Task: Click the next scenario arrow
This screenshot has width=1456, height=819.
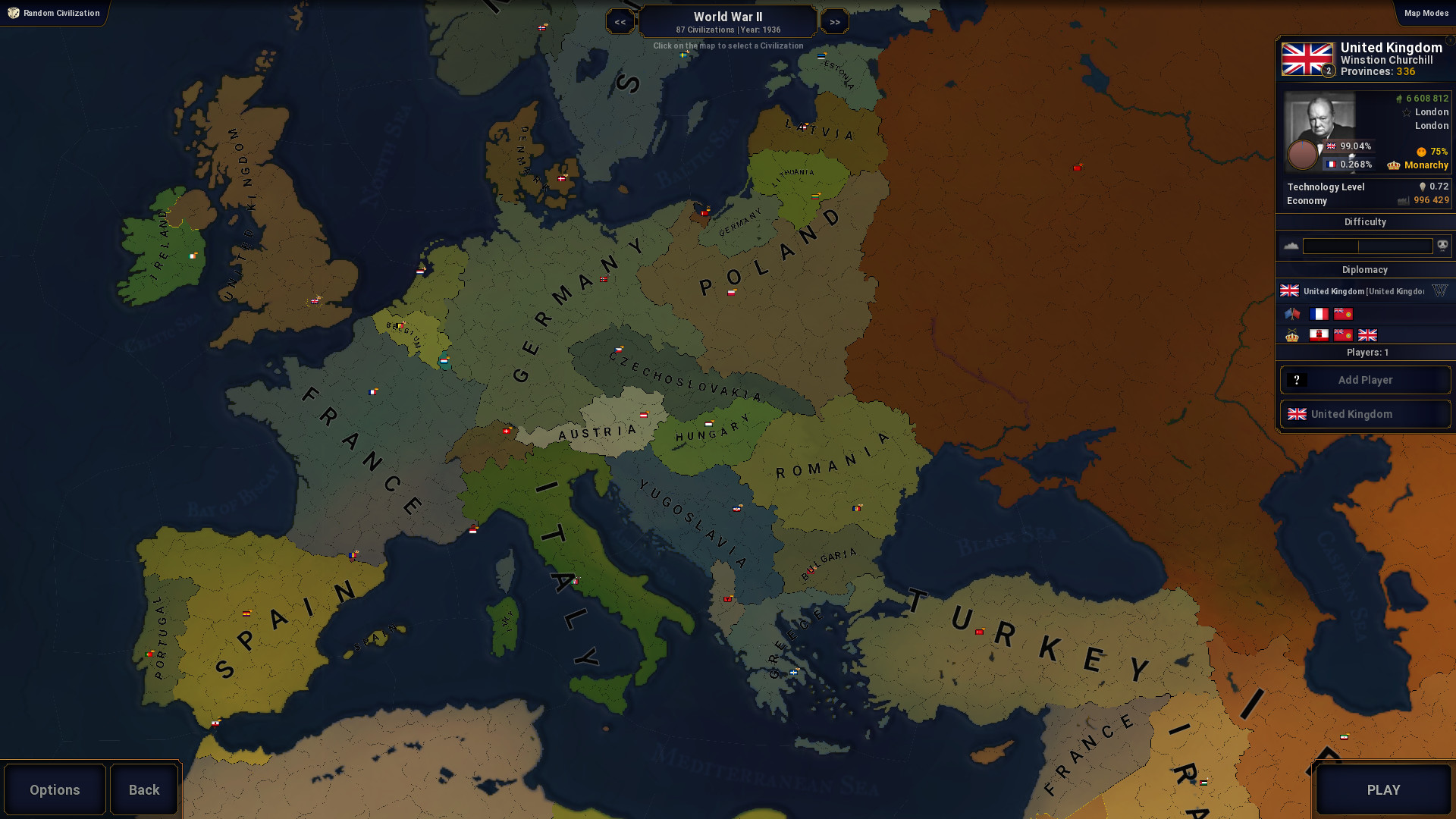Action: [834, 21]
